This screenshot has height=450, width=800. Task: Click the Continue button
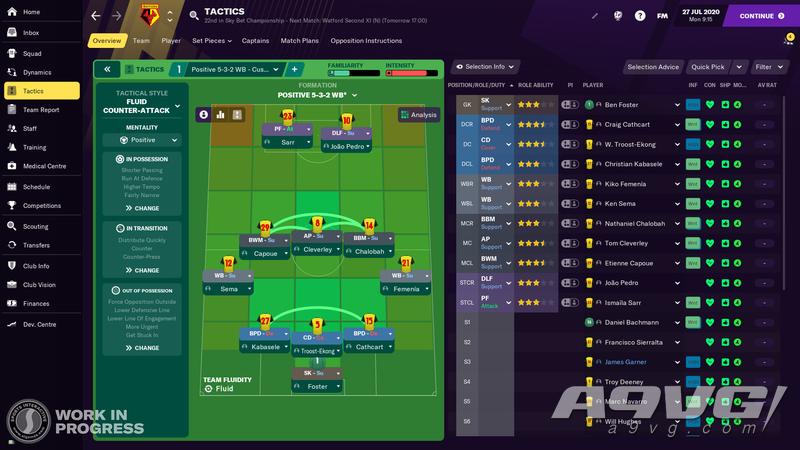(x=762, y=16)
